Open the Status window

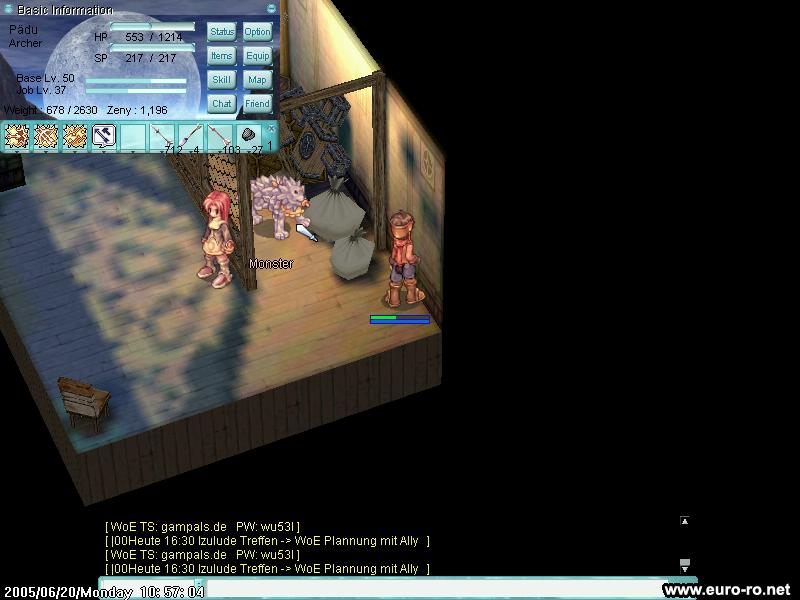(222, 32)
